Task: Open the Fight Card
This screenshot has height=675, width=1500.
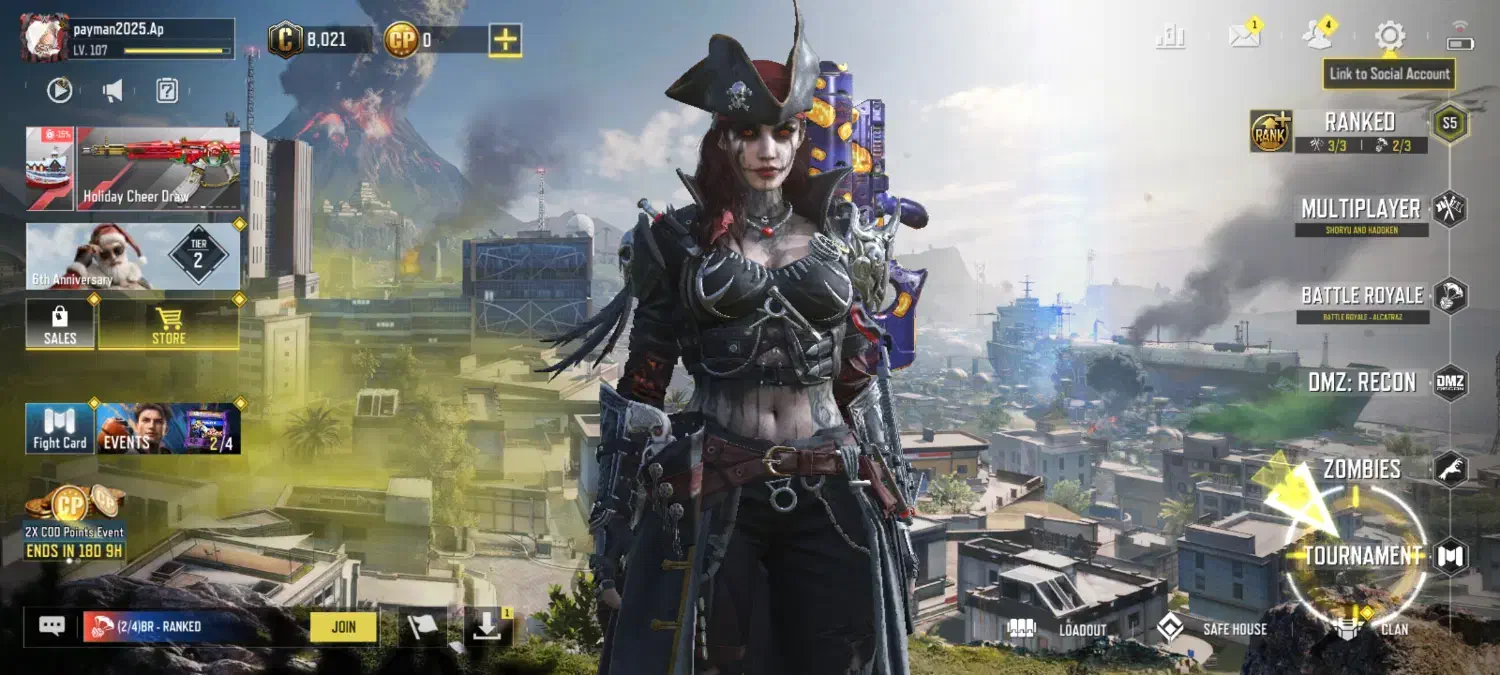Action: (60, 428)
